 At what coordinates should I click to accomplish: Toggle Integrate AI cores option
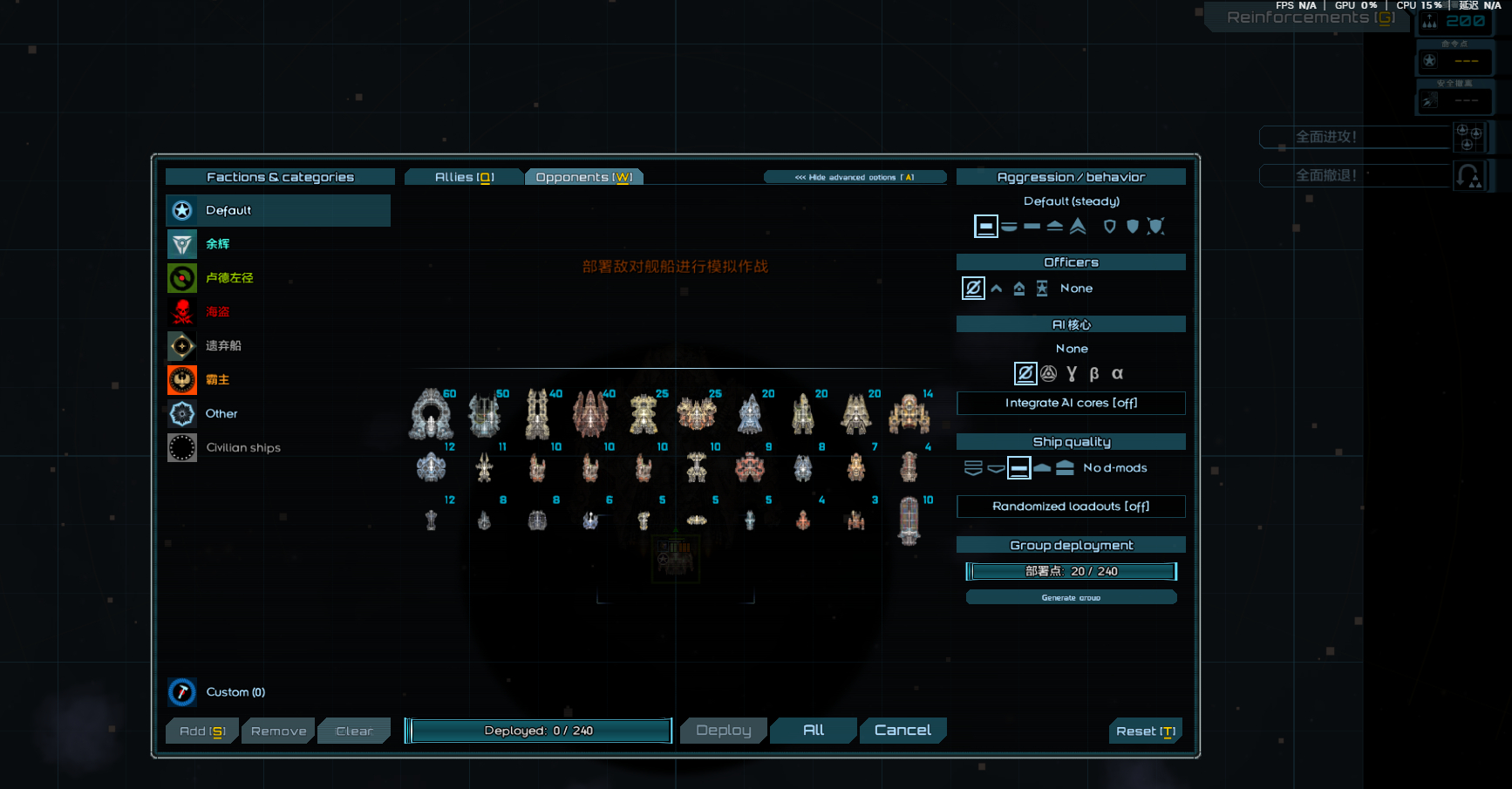1071,403
